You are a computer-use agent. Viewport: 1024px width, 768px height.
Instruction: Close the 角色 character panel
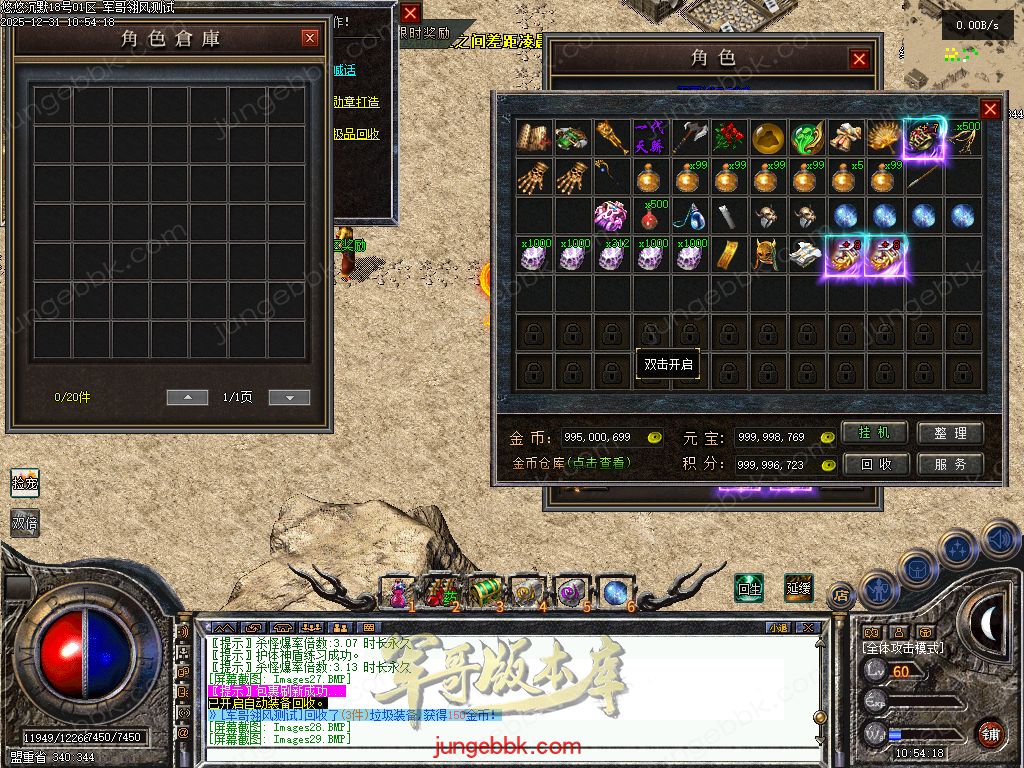[x=859, y=59]
